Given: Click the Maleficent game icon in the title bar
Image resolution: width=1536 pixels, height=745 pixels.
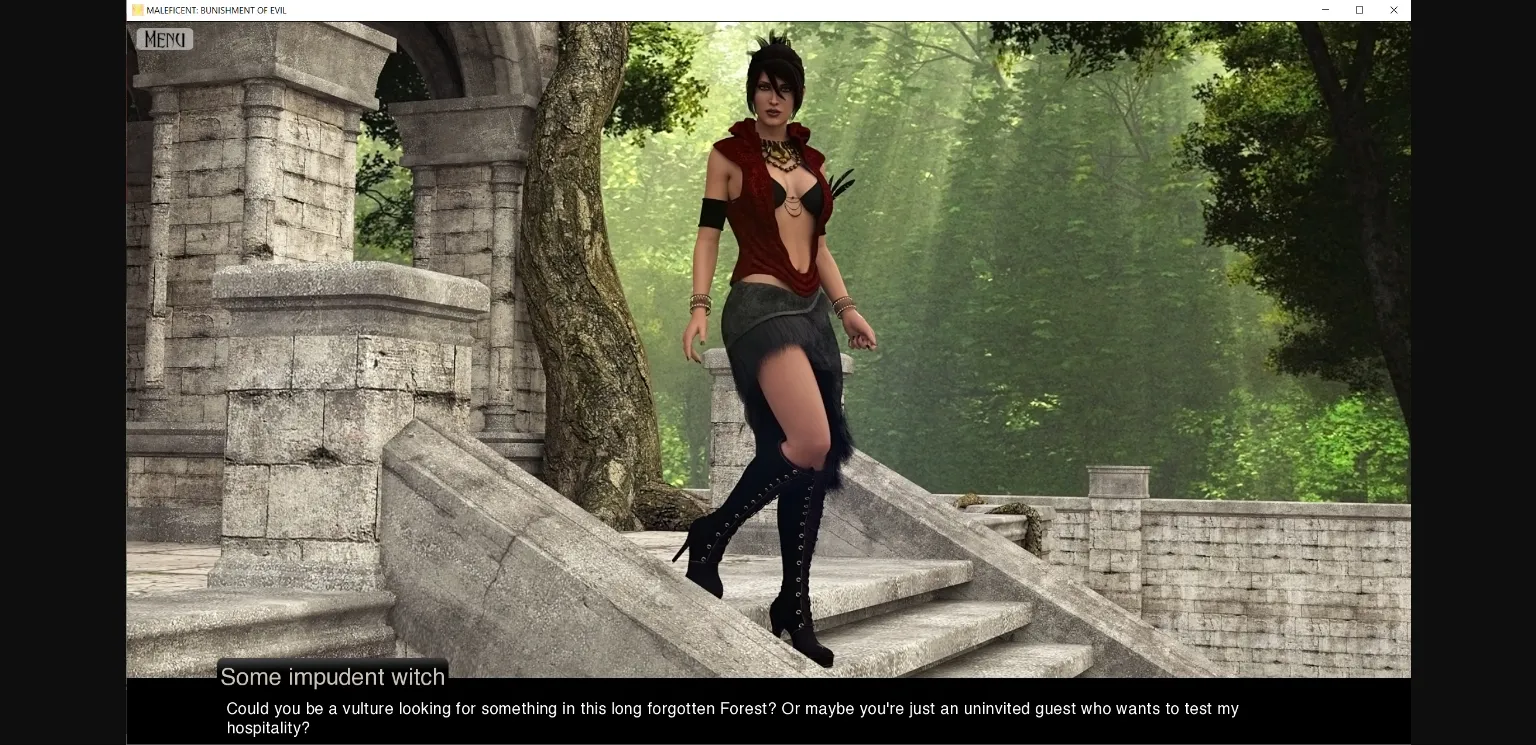Looking at the screenshot, I should click(x=137, y=10).
